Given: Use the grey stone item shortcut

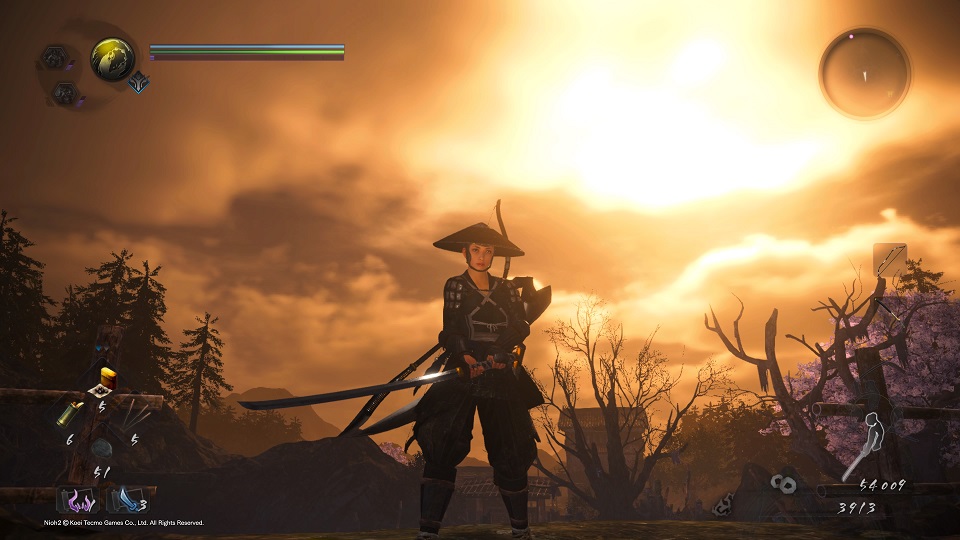Looking at the screenshot, I should [102, 449].
